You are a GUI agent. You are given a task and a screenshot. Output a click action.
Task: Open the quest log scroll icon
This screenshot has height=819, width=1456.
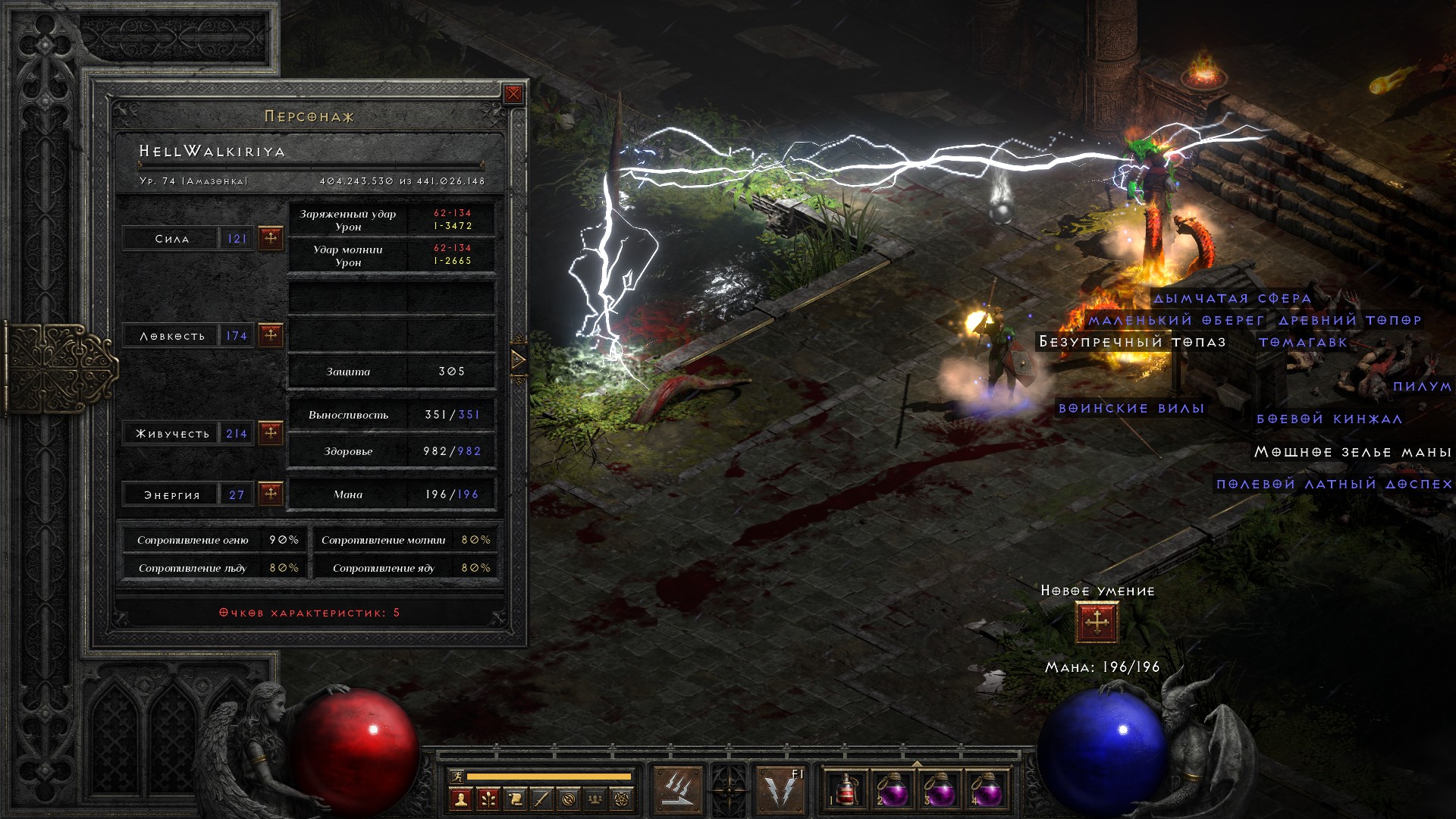515,799
